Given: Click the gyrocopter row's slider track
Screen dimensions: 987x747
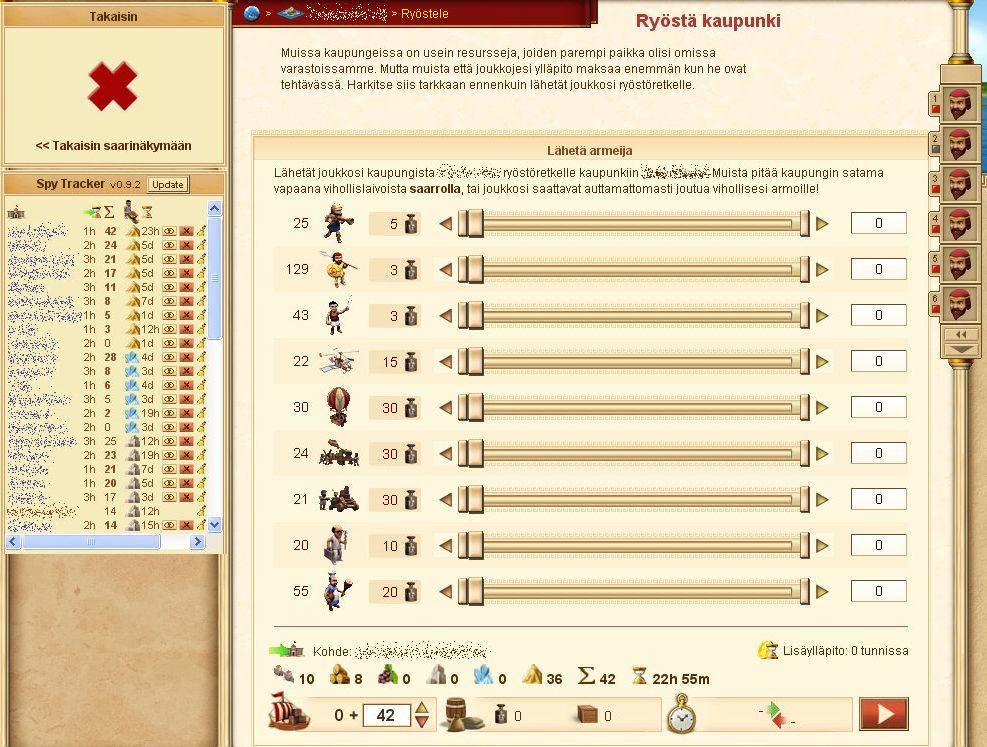Looking at the screenshot, I should (638, 362).
